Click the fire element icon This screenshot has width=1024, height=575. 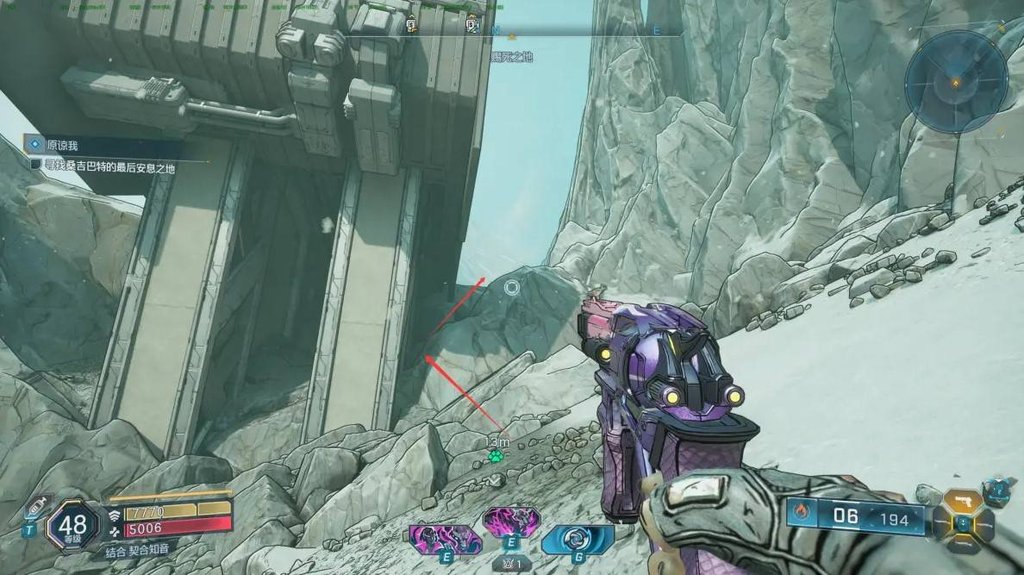pos(801,516)
